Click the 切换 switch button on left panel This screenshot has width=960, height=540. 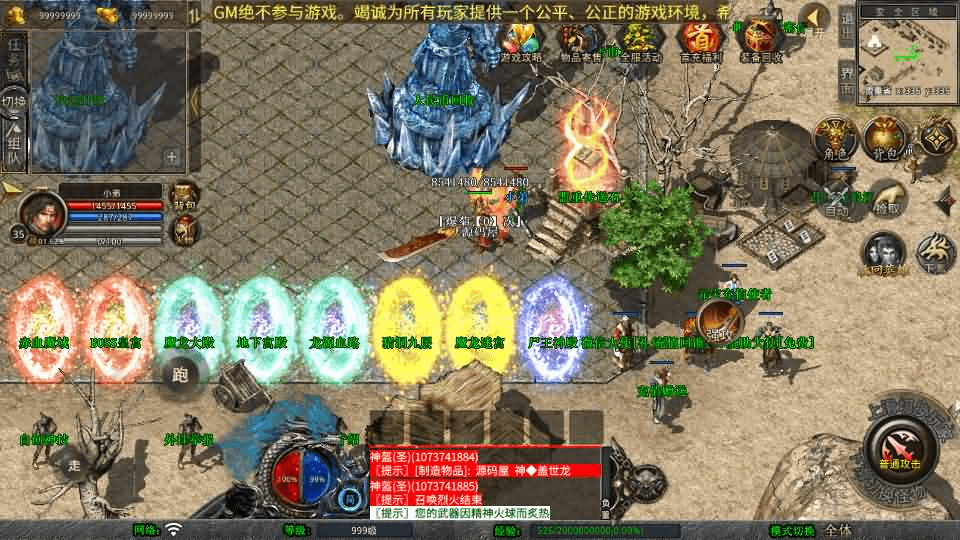14,103
